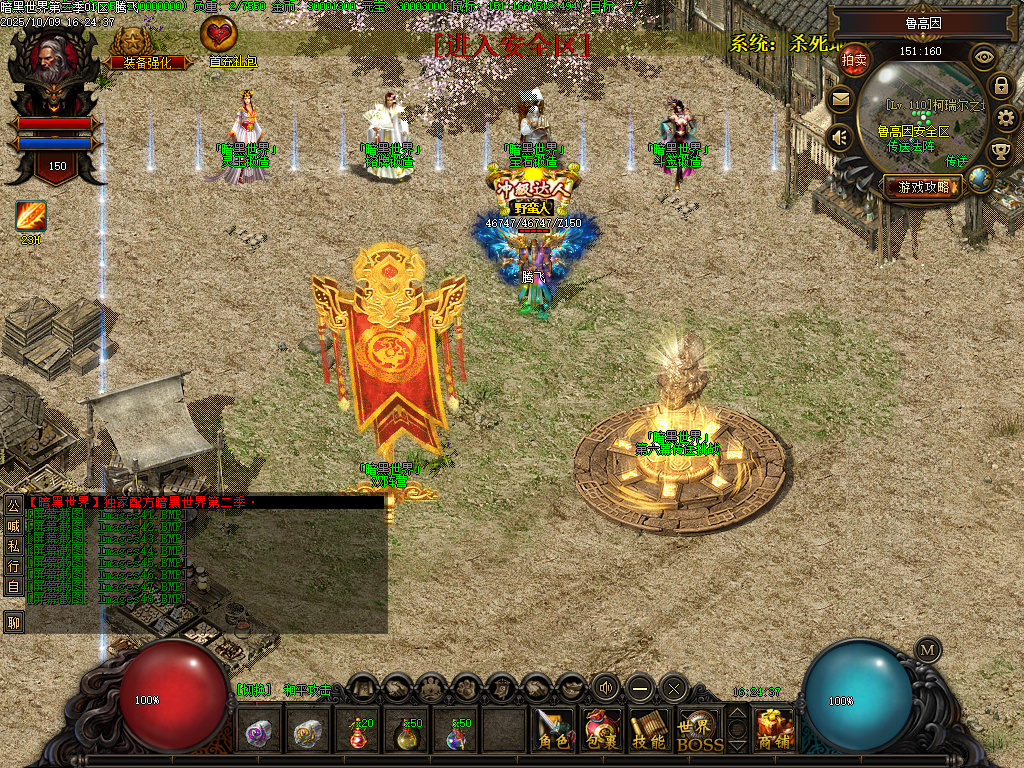Open the trophy rankings icon
The height and width of the screenshot is (768, 1024).
[x=1000, y=152]
